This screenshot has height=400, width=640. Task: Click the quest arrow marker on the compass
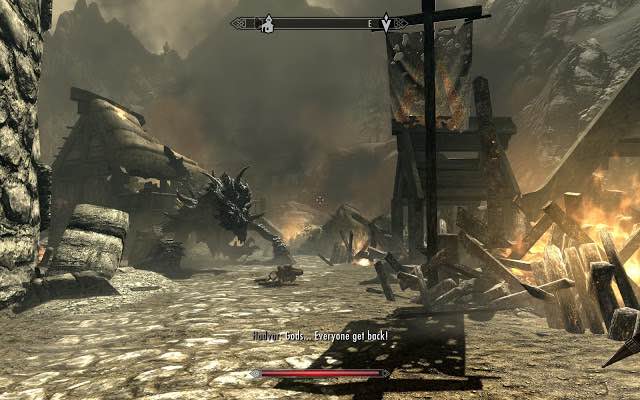tap(388, 22)
